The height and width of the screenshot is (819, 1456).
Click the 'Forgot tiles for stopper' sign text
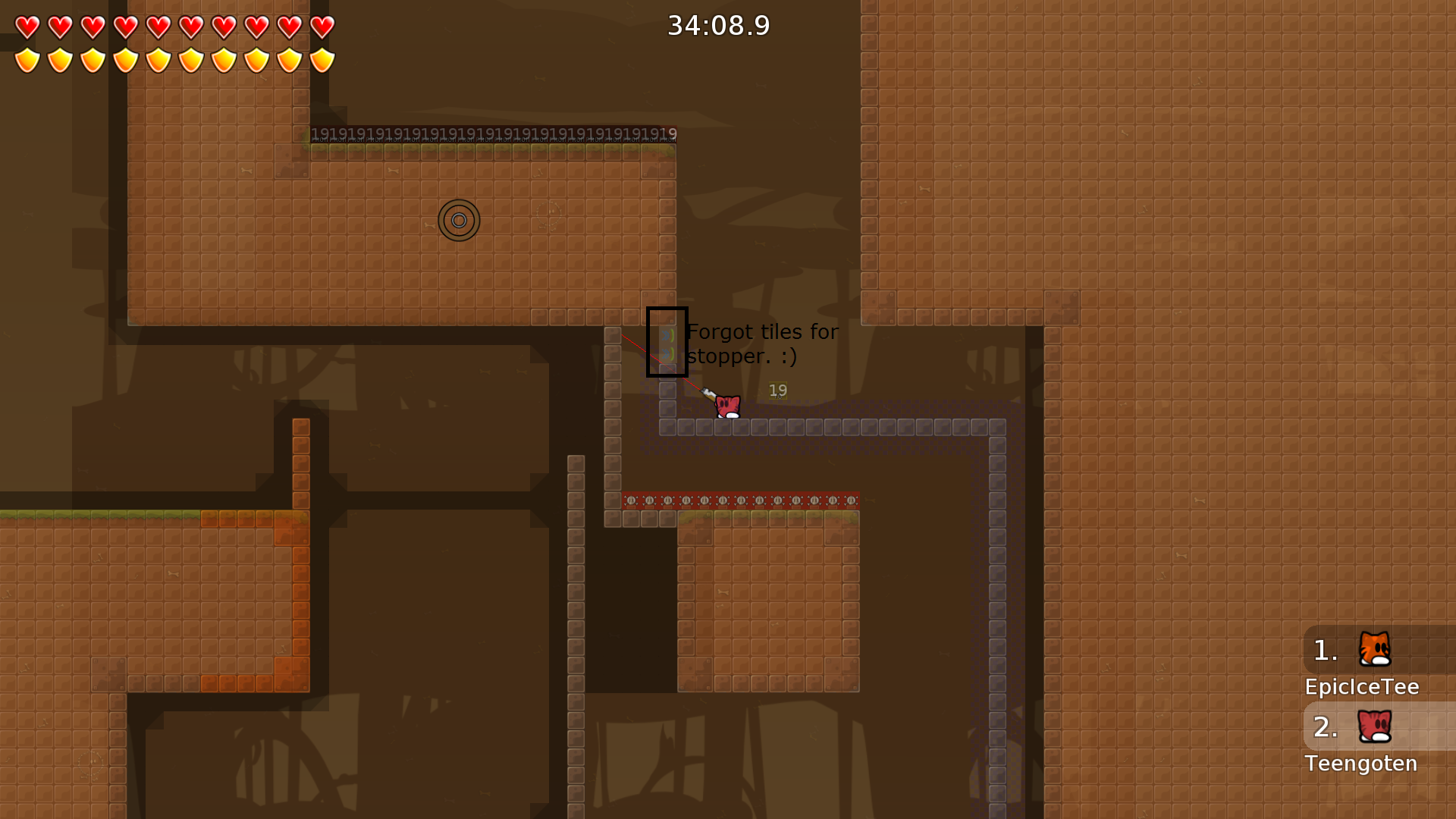[761, 331]
